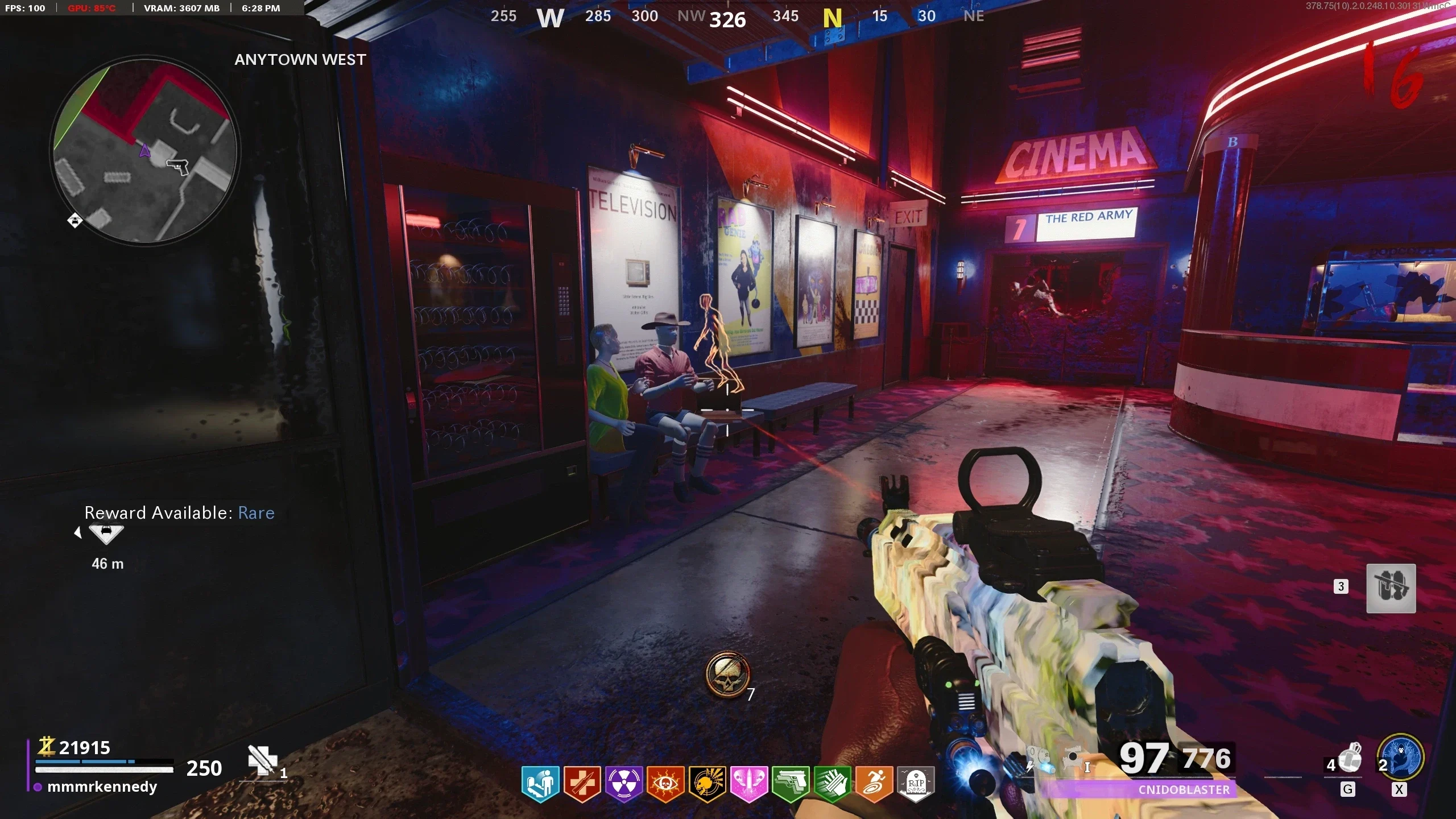Select the Quick Revive perk icon
Image resolution: width=1456 pixels, height=819 pixels.
(x=540, y=784)
